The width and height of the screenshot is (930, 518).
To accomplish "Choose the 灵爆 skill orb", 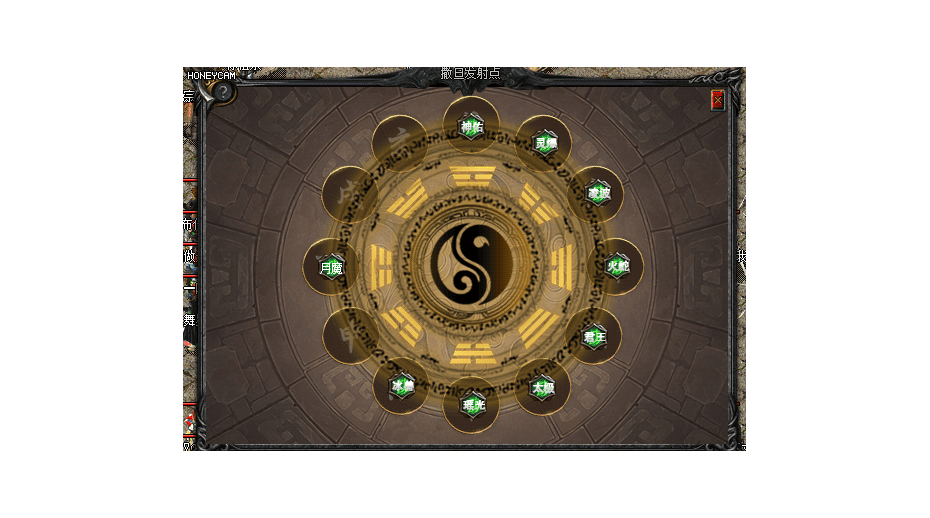I will click(x=545, y=143).
